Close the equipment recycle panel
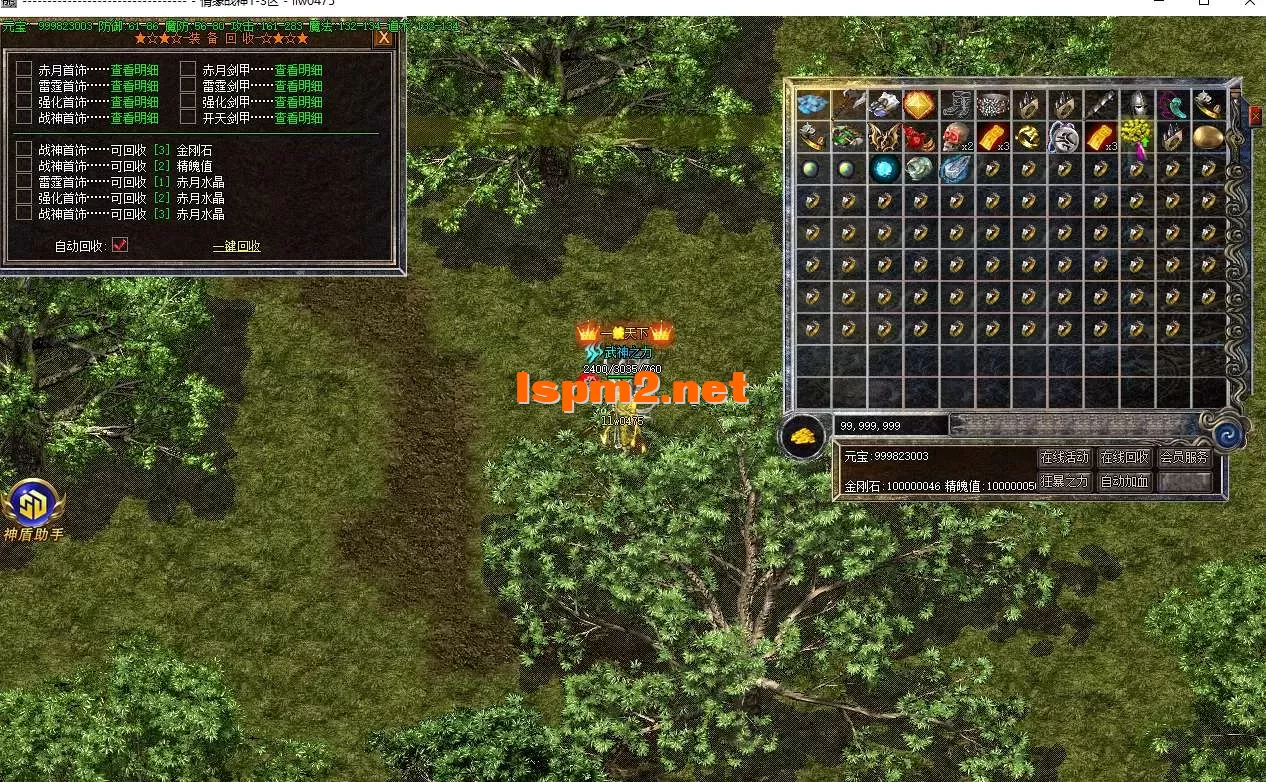The height and width of the screenshot is (782, 1266). 383,38
